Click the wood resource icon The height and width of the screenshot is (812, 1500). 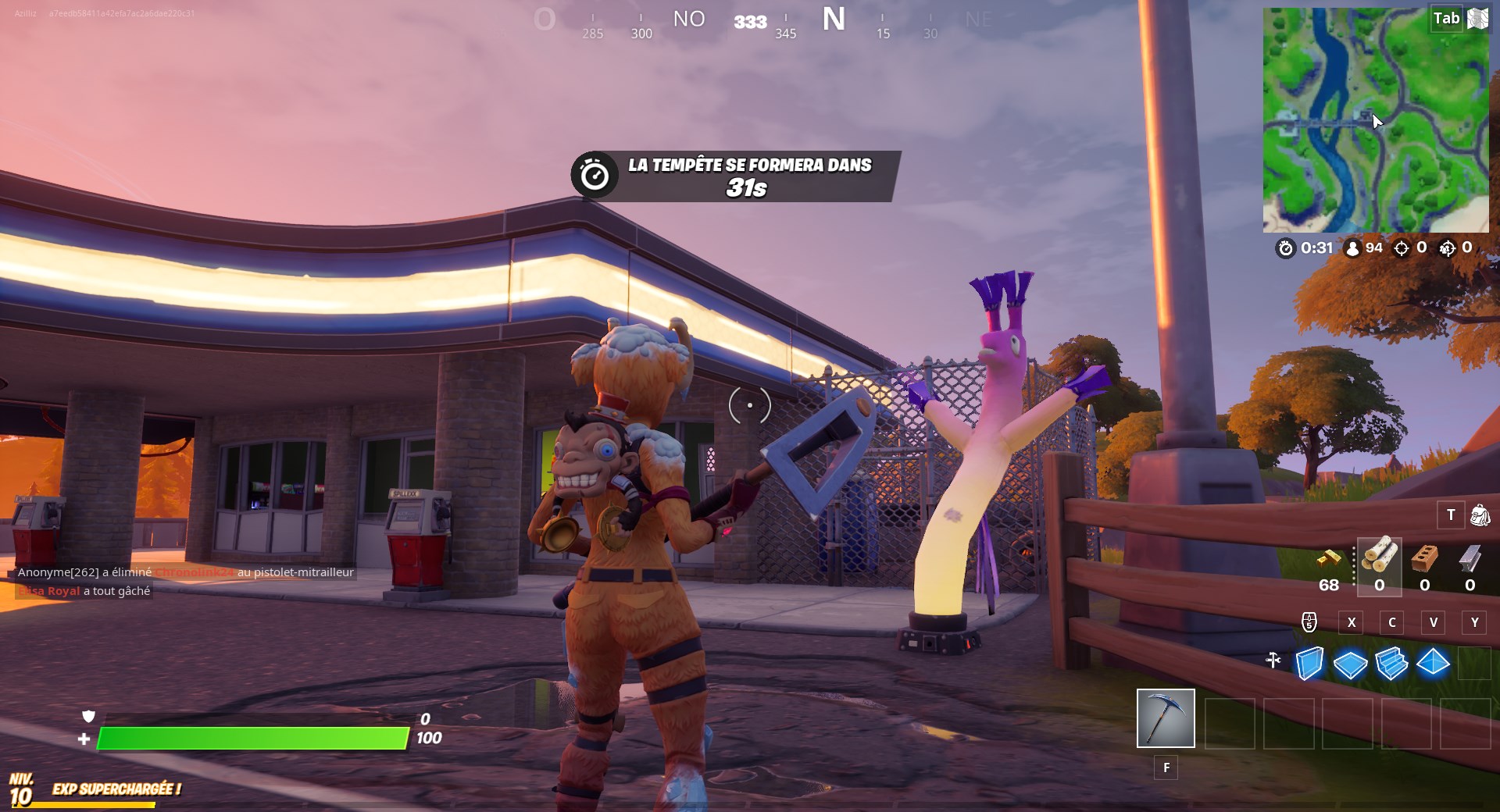coord(1380,557)
